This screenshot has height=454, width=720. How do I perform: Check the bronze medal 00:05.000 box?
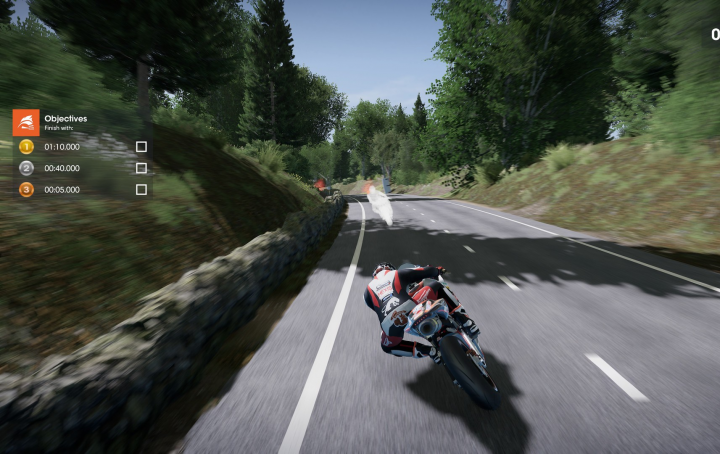(x=141, y=189)
